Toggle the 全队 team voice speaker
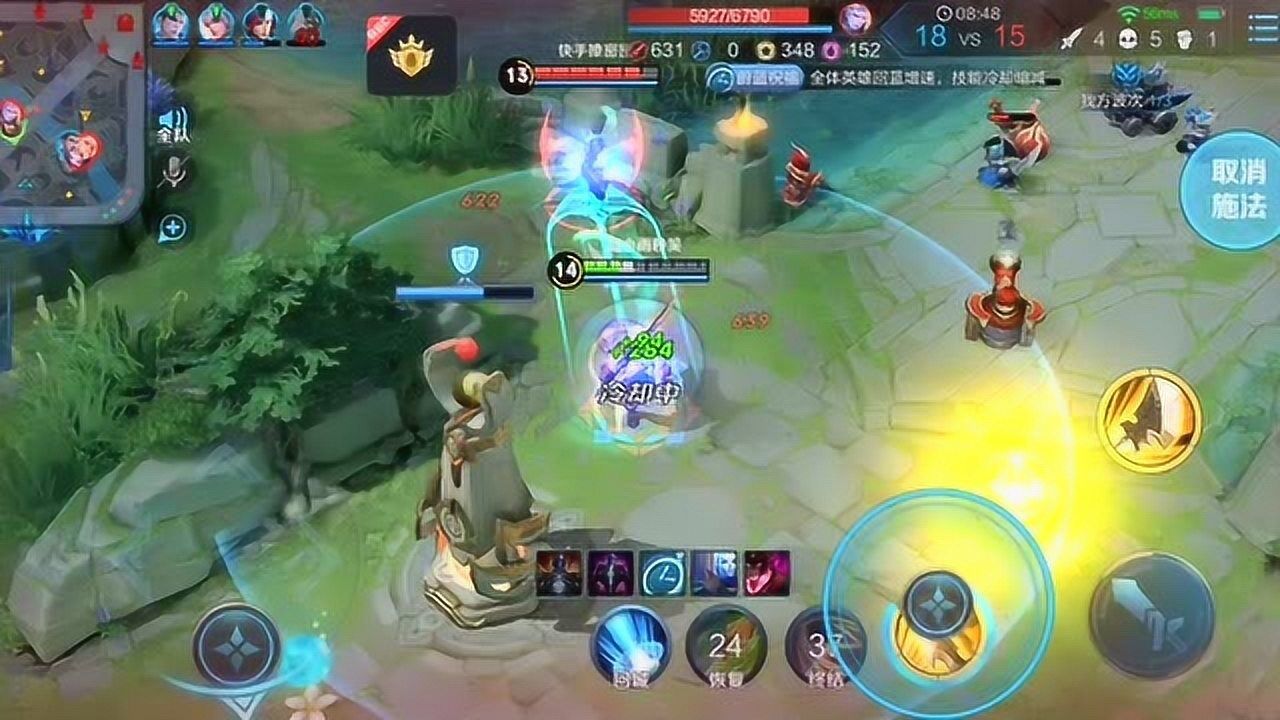This screenshot has width=1280, height=720. [x=174, y=125]
